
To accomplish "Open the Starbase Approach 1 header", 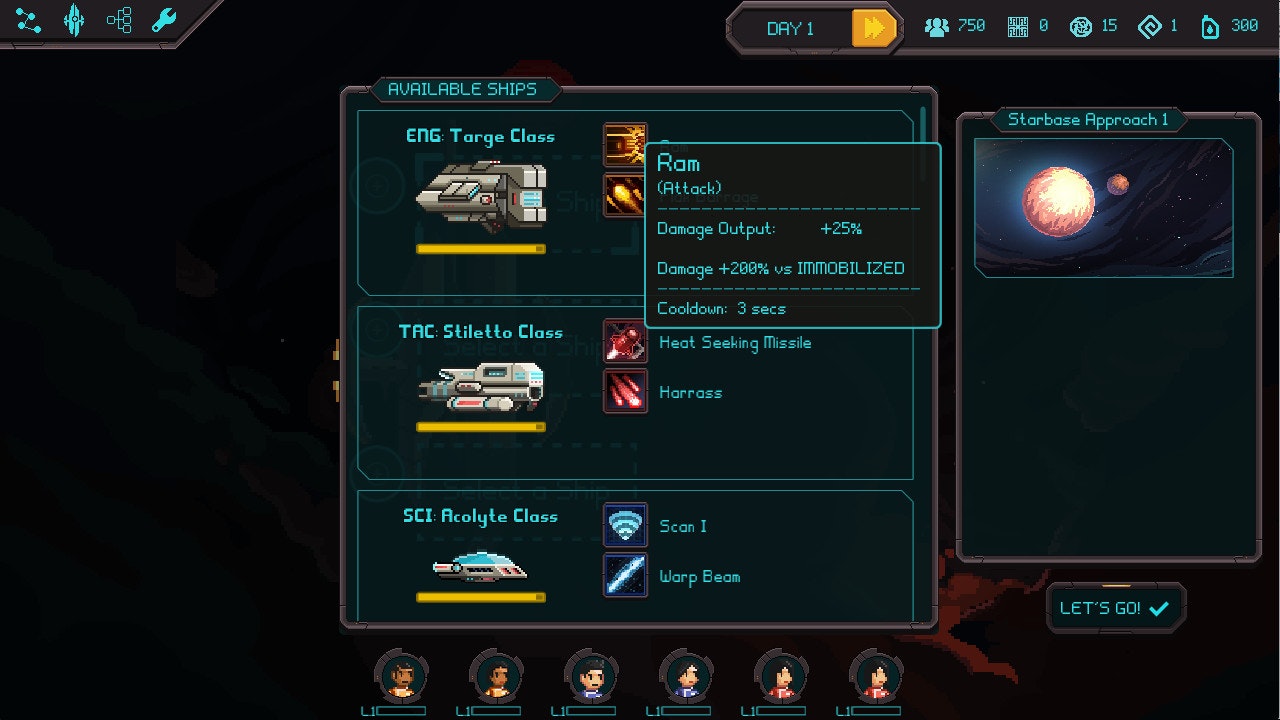I will [1089, 119].
